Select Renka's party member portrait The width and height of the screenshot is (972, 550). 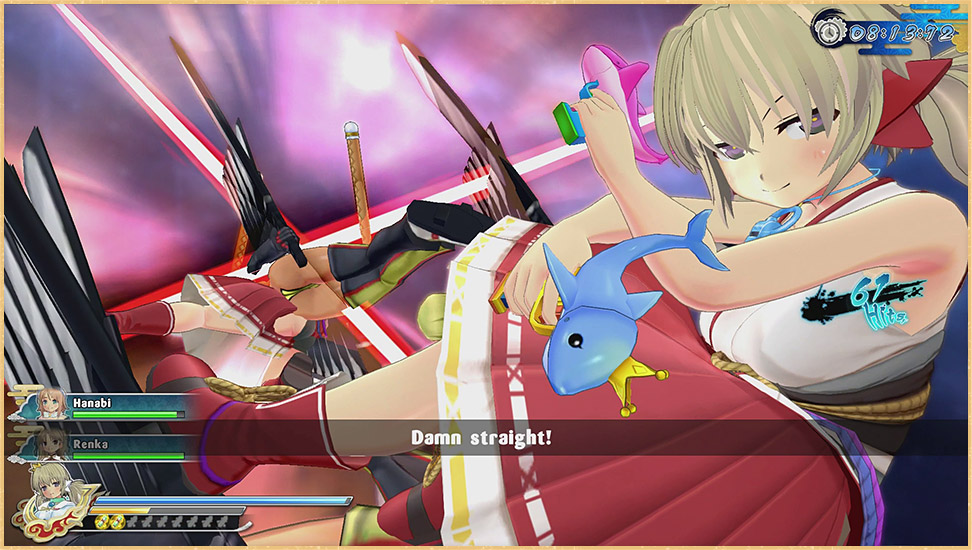(50, 445)
